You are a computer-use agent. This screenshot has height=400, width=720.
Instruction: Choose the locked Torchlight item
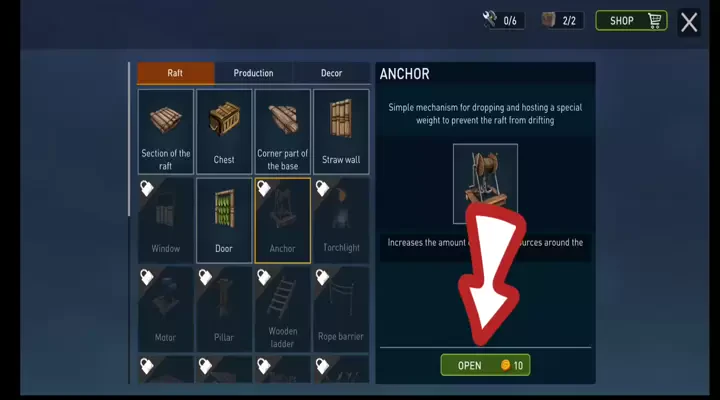[341, 220]
